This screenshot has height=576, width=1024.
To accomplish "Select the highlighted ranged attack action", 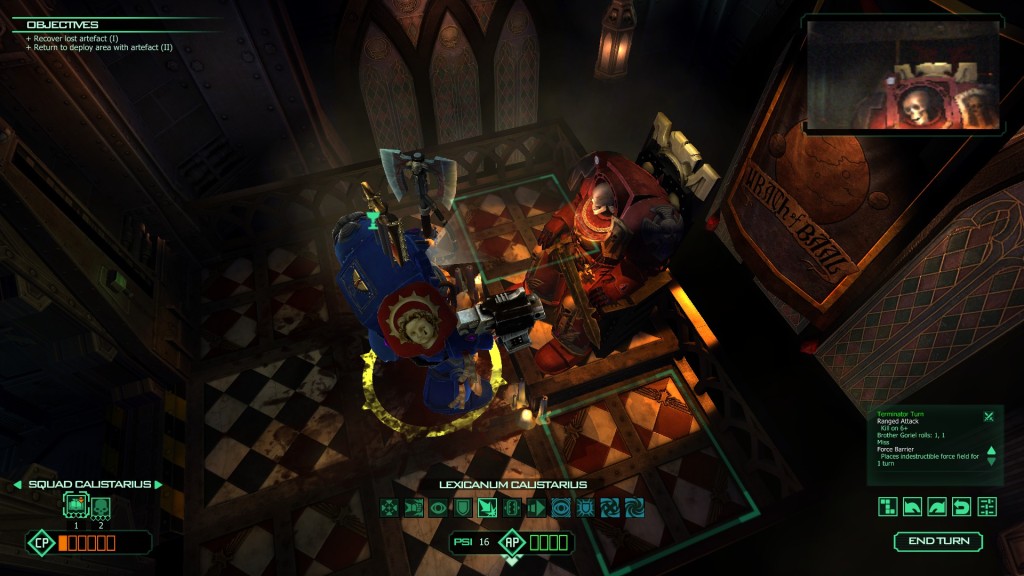I will pyautogui.click(x=488, y=507).
